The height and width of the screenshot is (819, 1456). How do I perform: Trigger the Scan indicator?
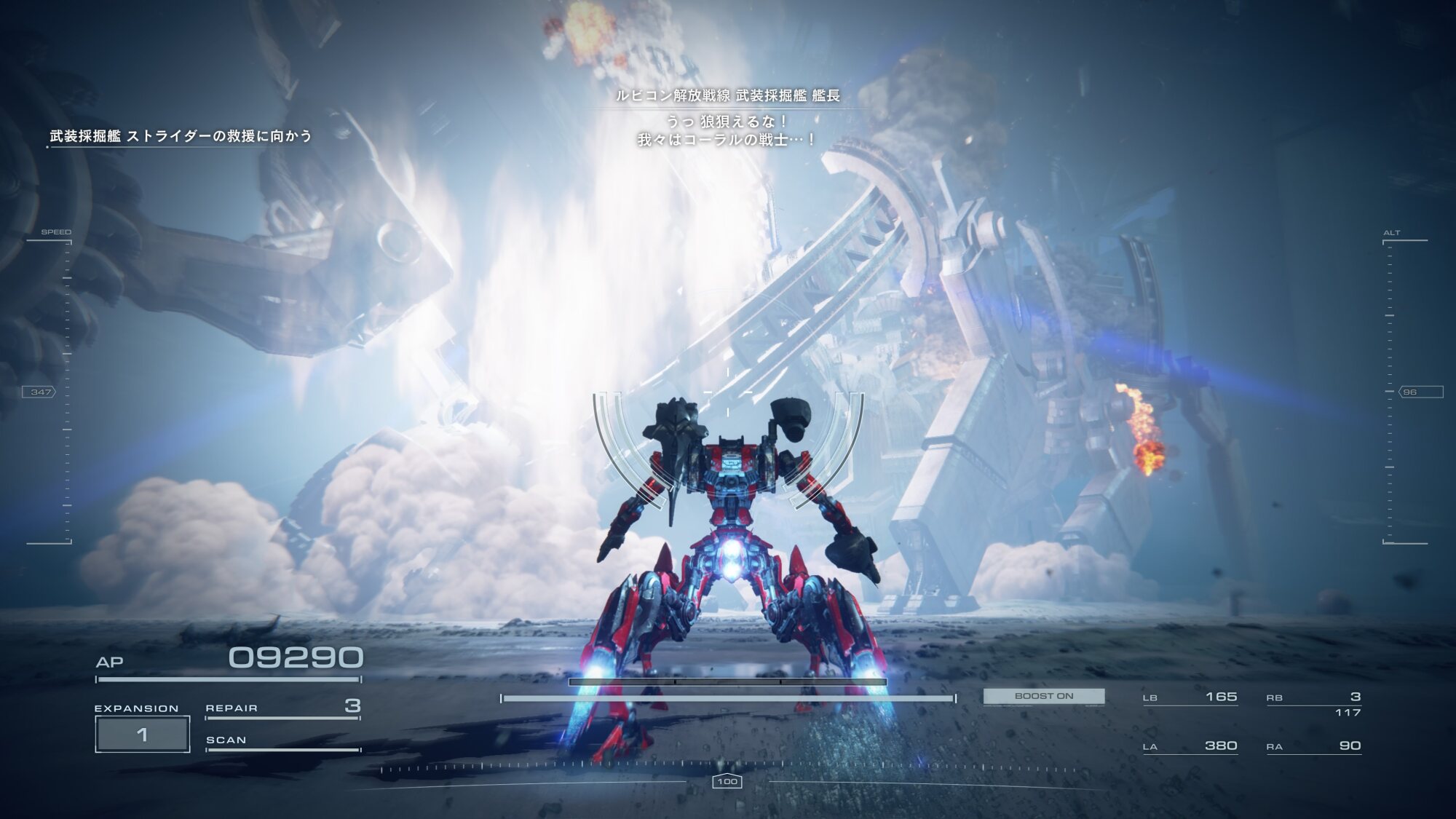(282, 740)
